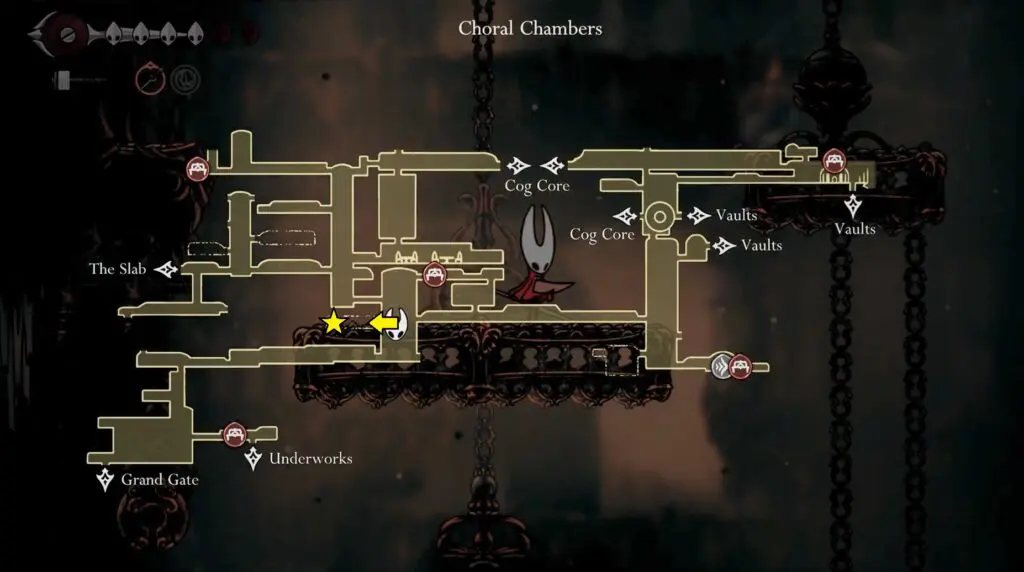Choose the Grand Gate exit marker
This screenshot has width=1024, height=572.
pyautogui.click(x=105, y=480)
